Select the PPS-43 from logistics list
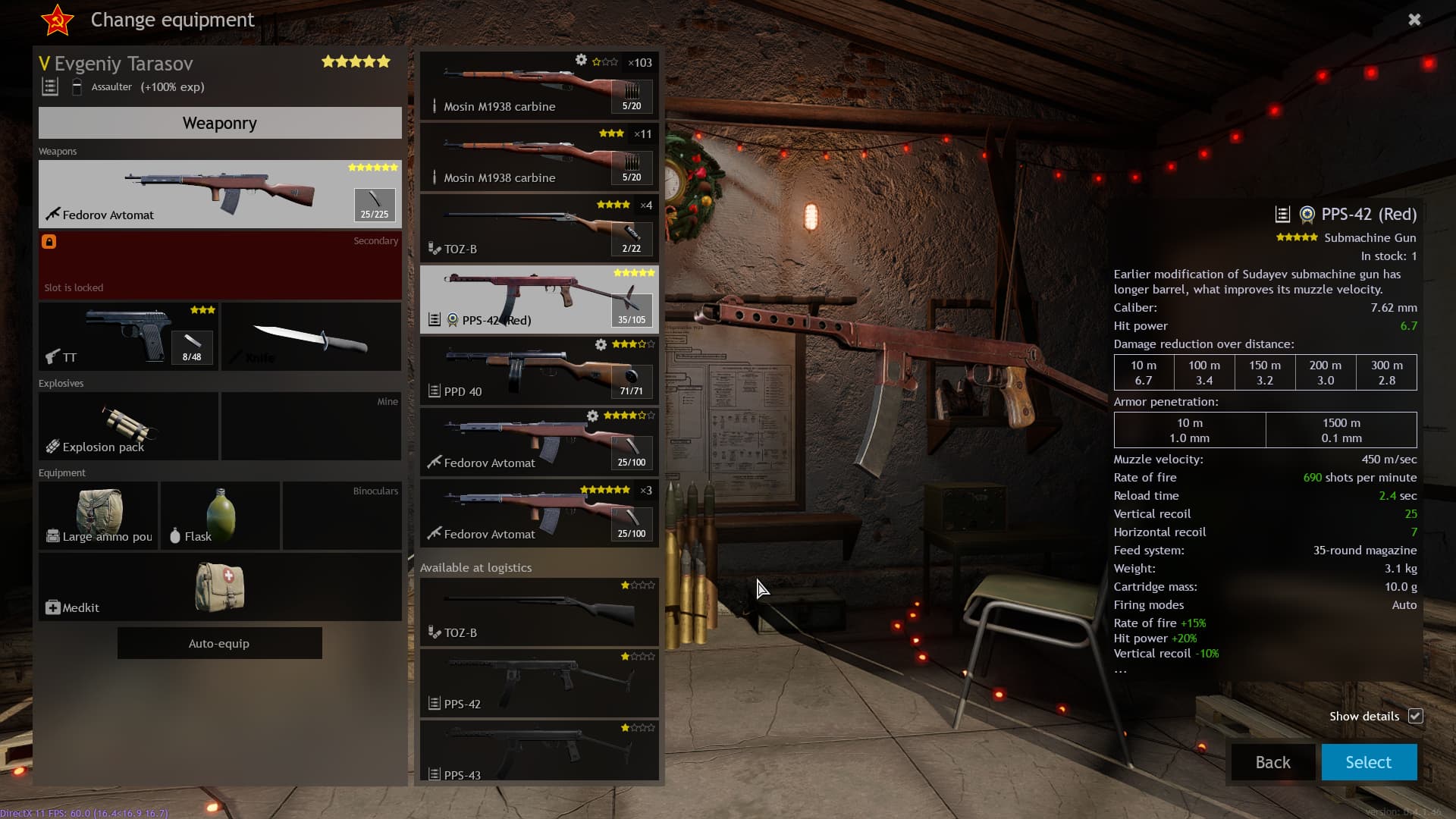This screenshot has height=819, width=1456. (x=538, y=751)
